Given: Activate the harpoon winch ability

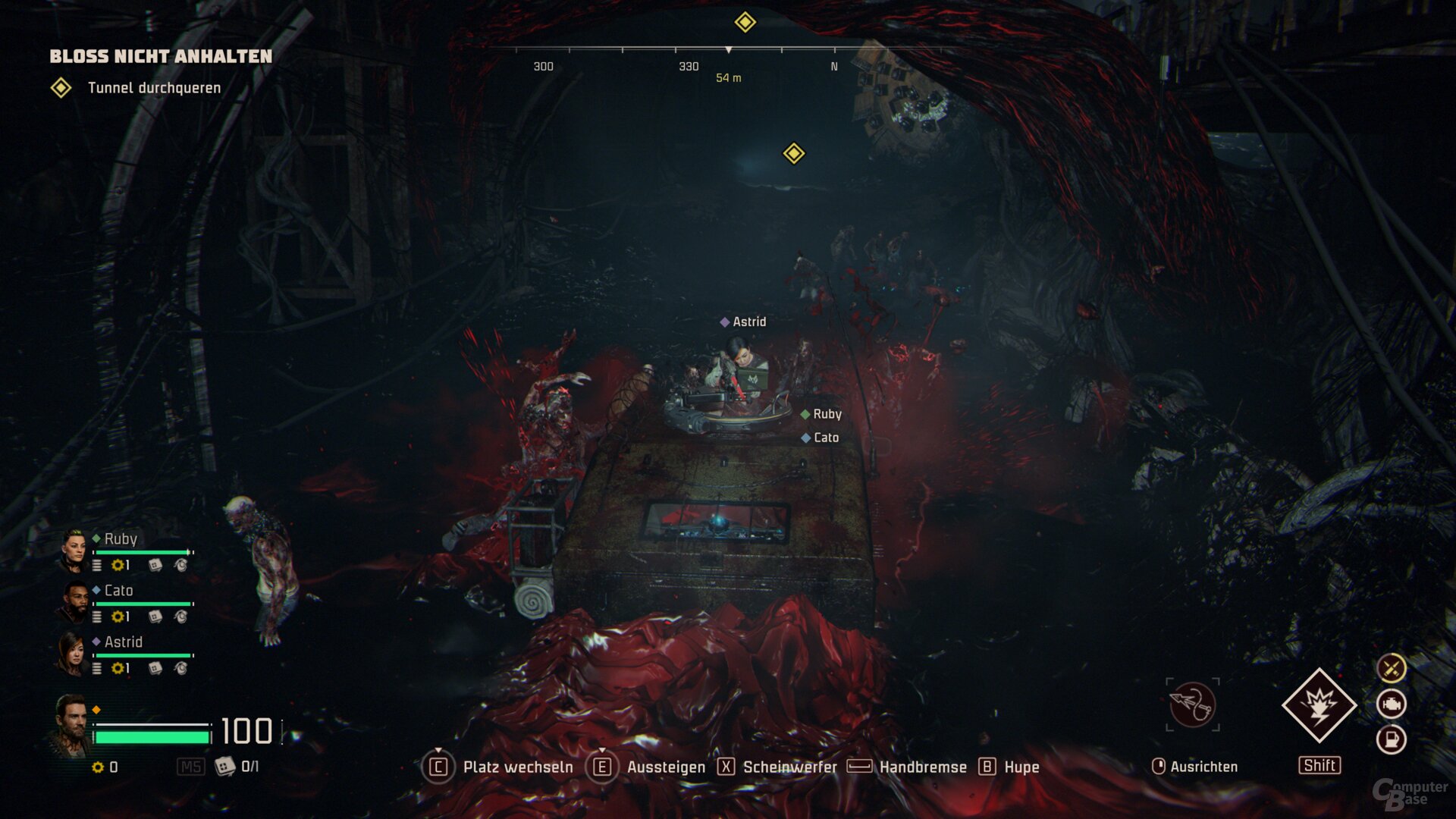Looking at the screenshot, I should click(x=1192, y=704).
